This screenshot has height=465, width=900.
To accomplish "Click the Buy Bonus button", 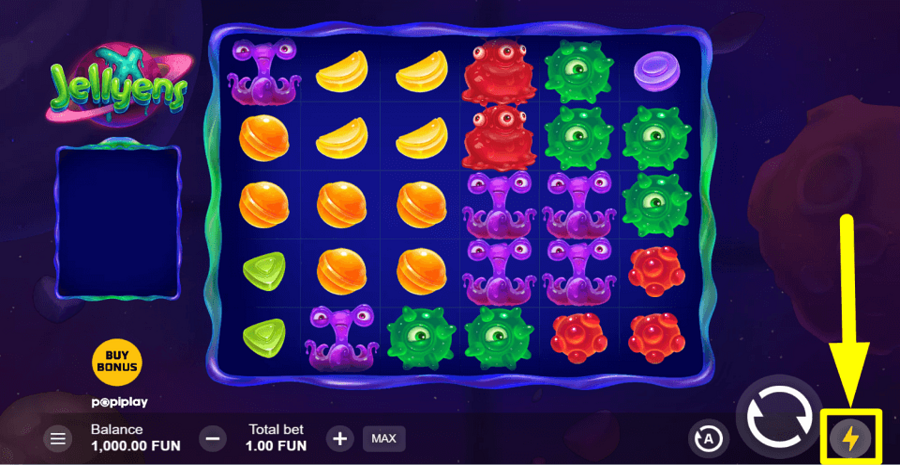I will point(117,364).
